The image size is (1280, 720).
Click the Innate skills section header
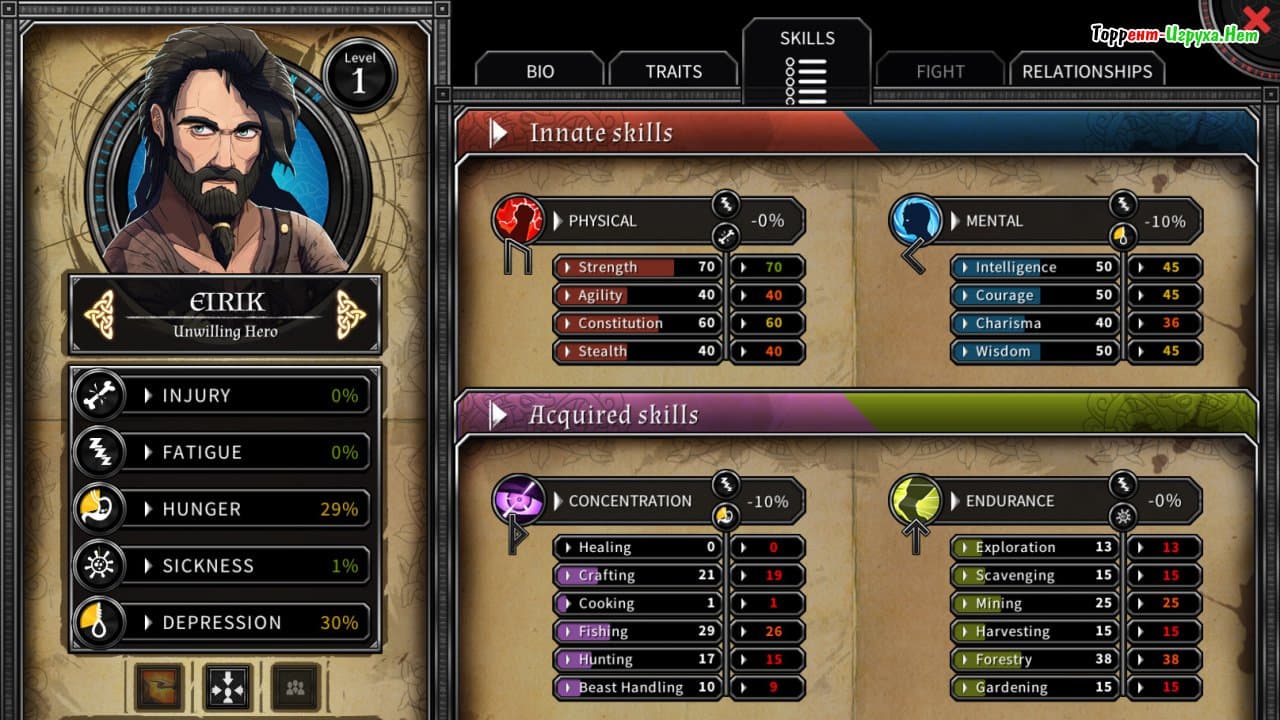click(x=600, y=133)
